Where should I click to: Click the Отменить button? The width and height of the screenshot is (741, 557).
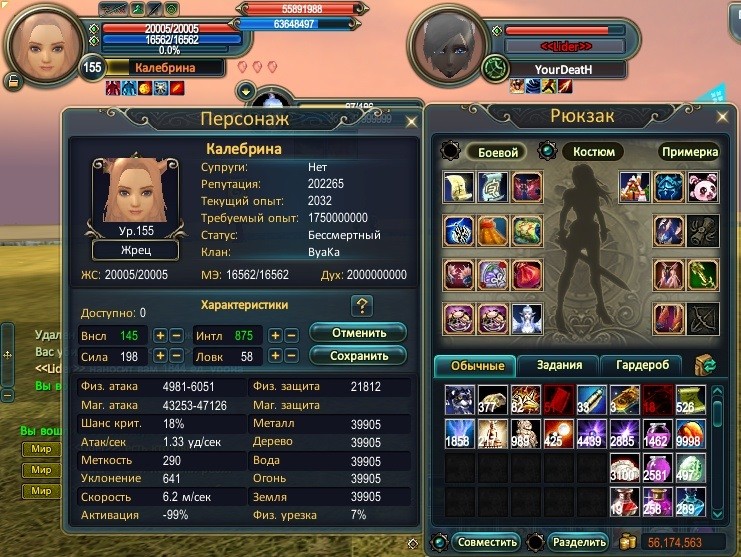(x=357, y=332)
